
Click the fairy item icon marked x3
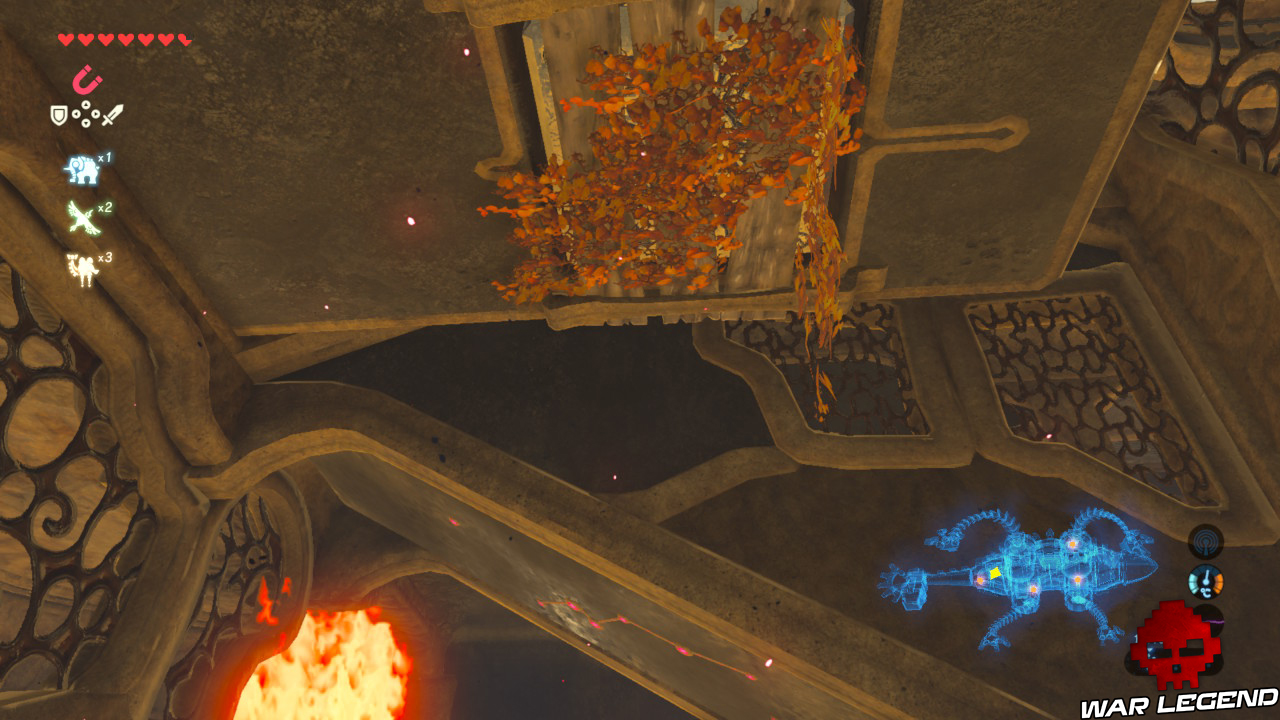[84, 267]
